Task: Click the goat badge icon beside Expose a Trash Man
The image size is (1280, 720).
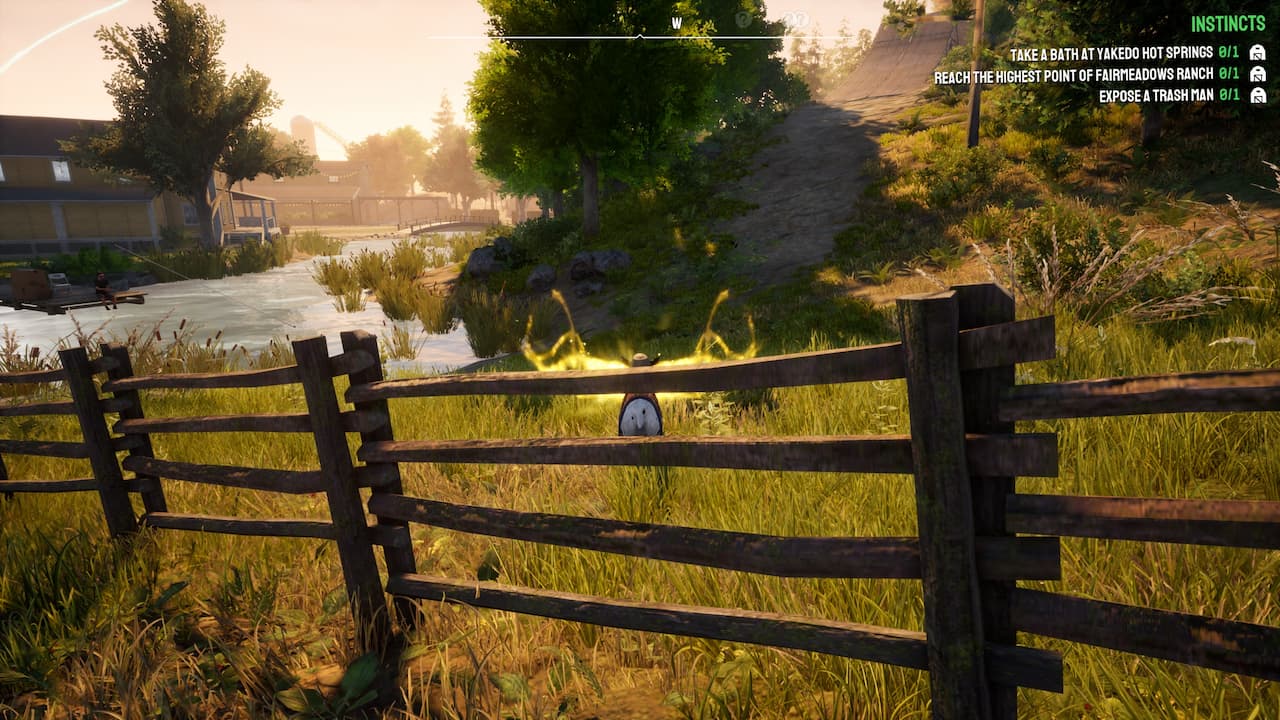Action: (x=1256, y=95)
